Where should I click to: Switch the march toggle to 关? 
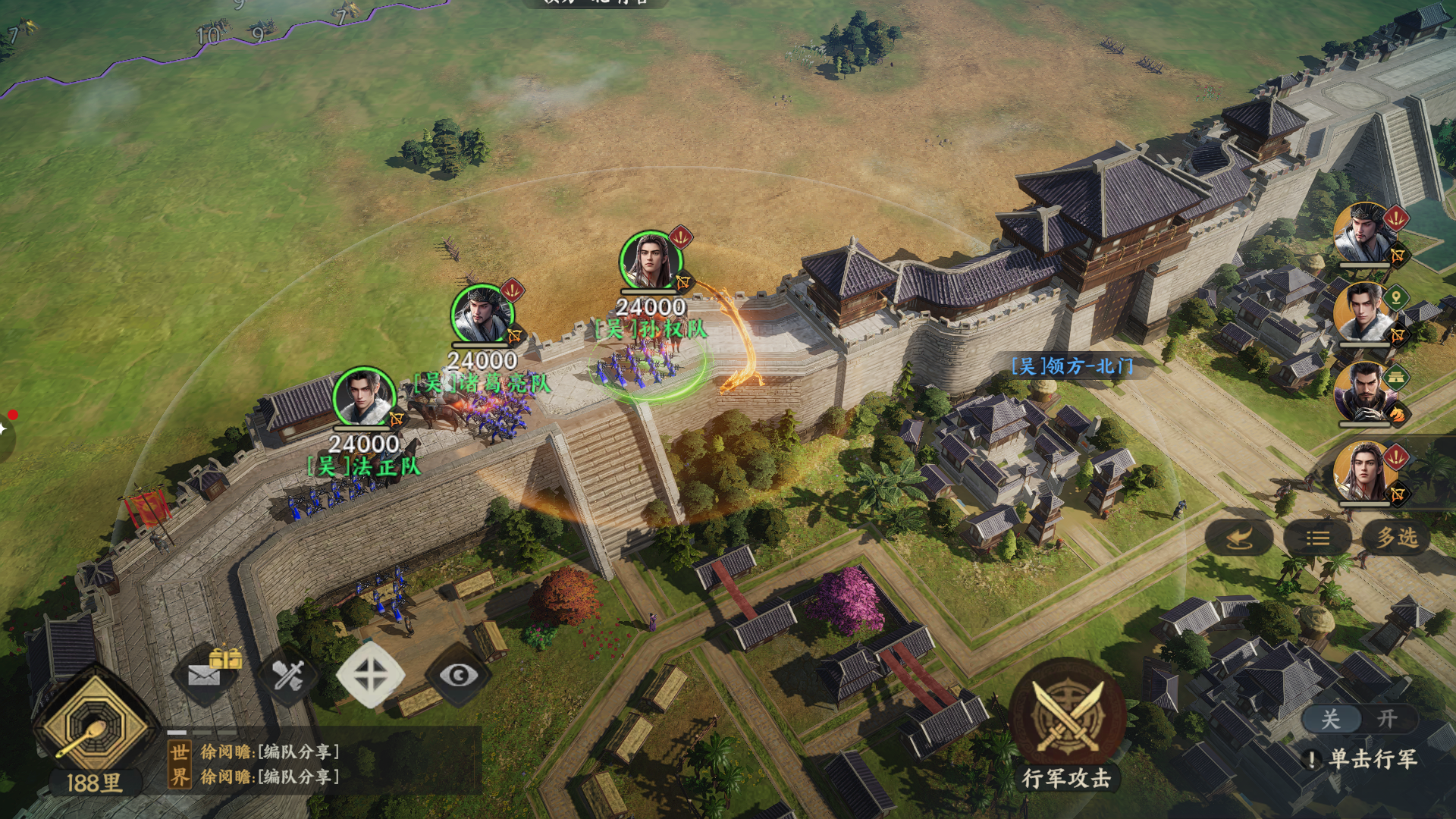(1331, 719)
